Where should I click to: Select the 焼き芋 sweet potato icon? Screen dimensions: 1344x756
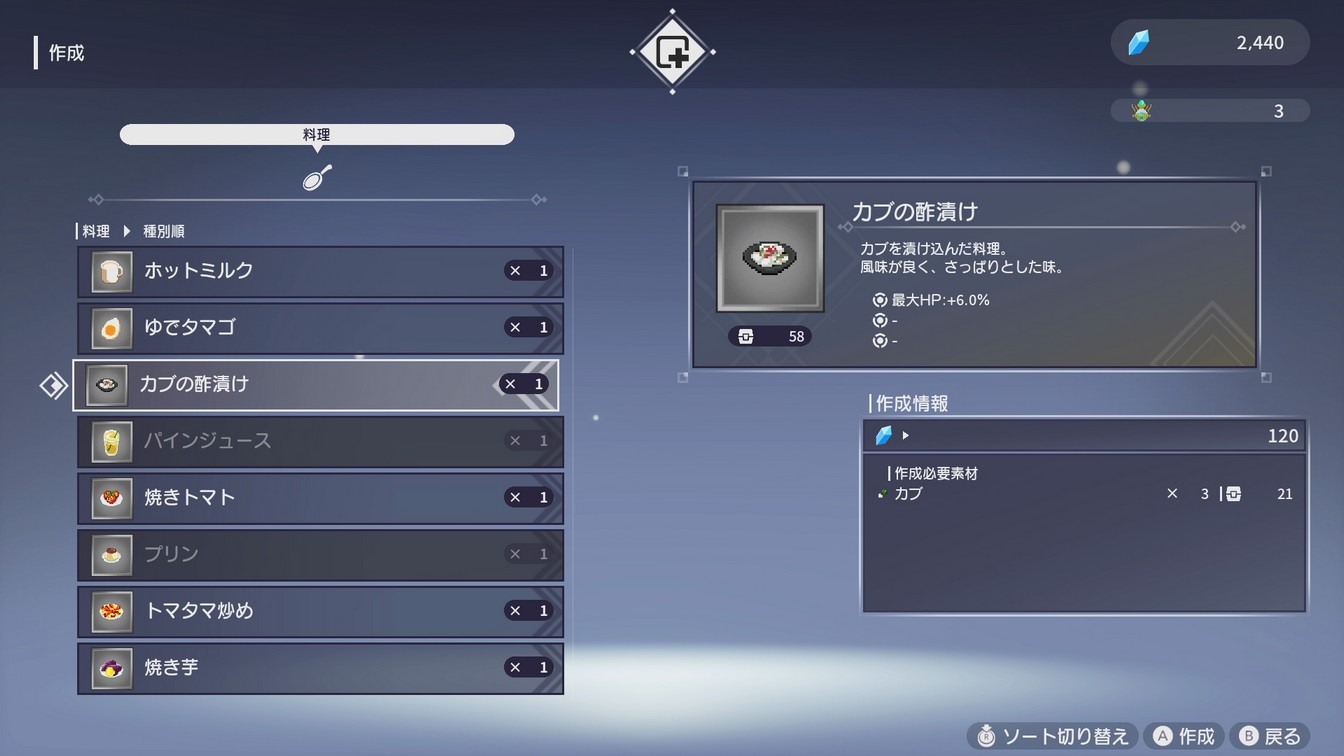coord(110,667)
